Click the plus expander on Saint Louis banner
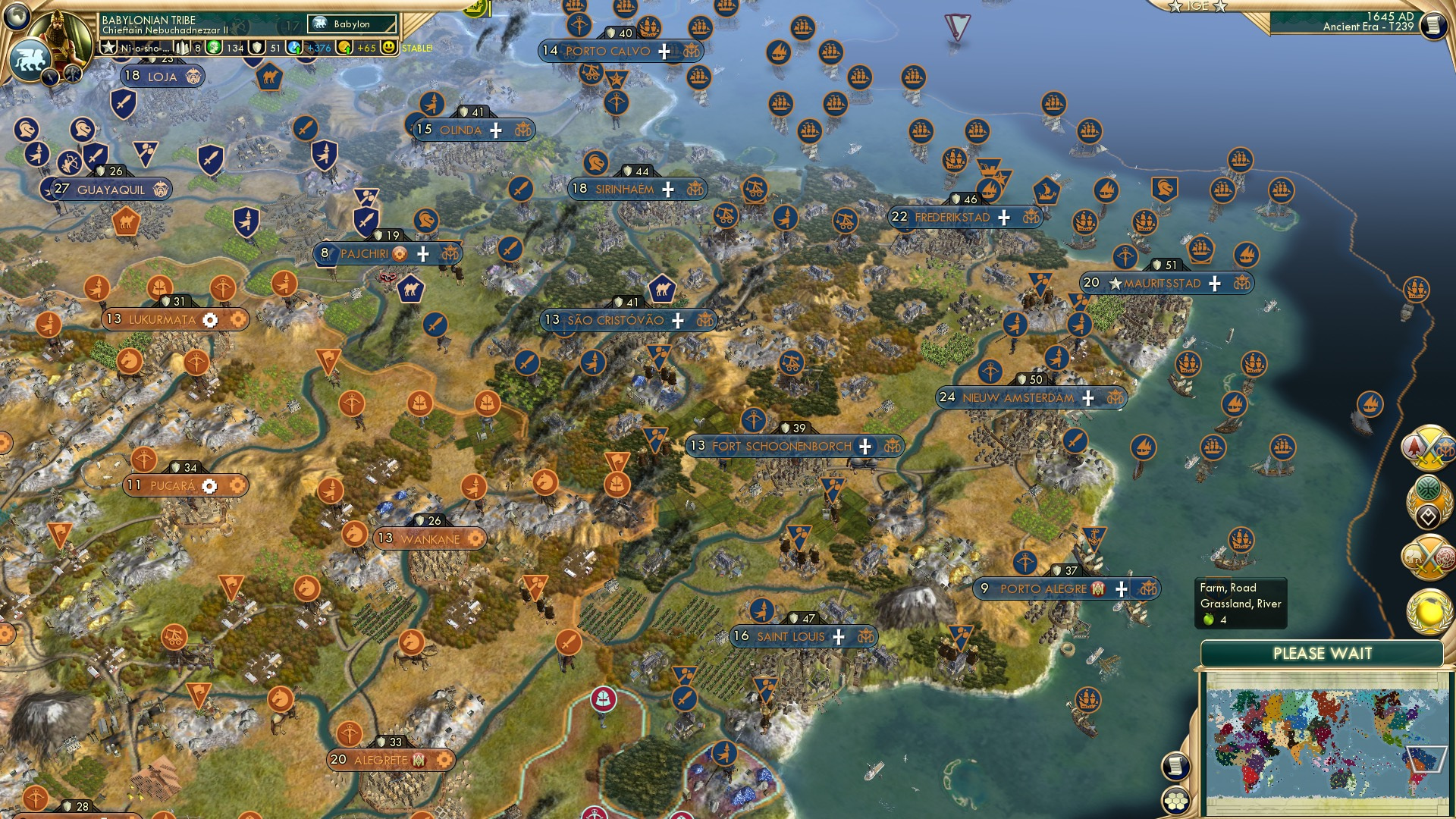1456x819 pixels. [x=839, y=637]
